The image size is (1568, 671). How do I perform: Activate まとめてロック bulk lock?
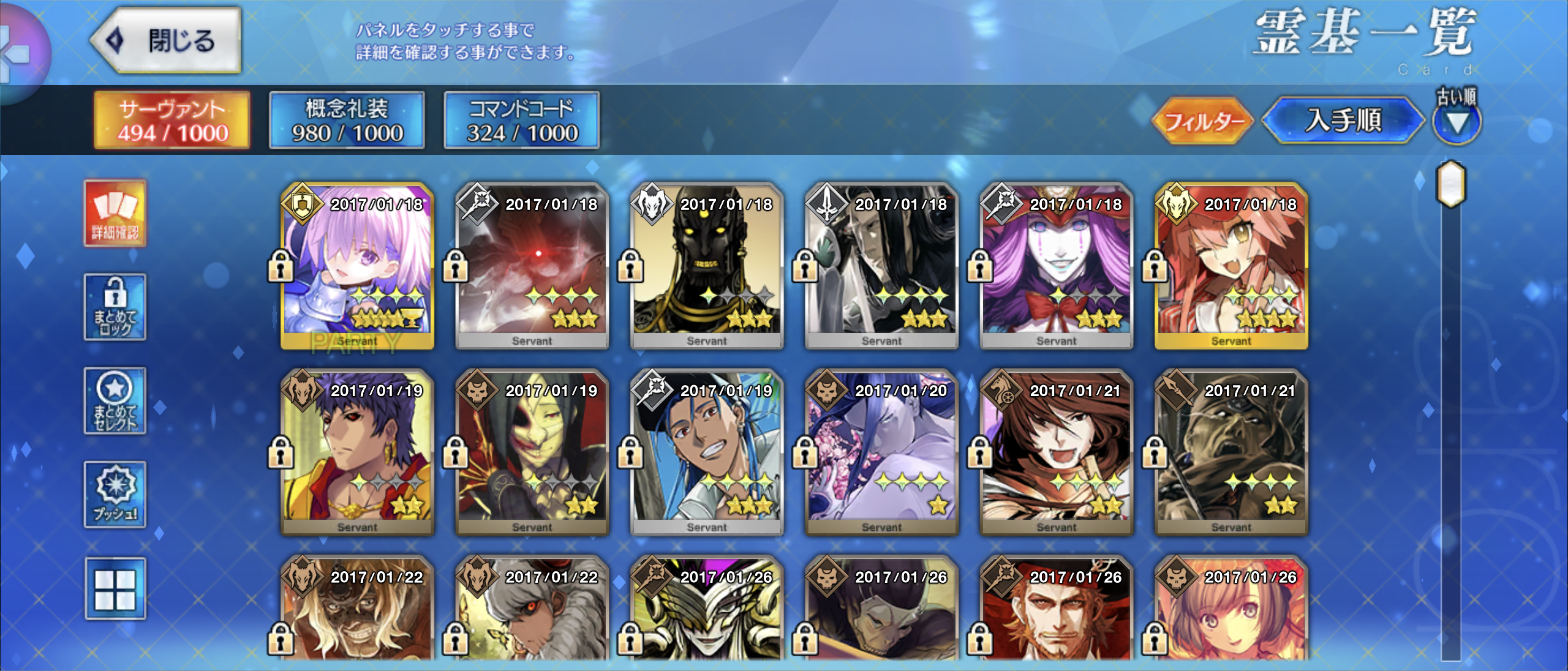tap(115, 307)
